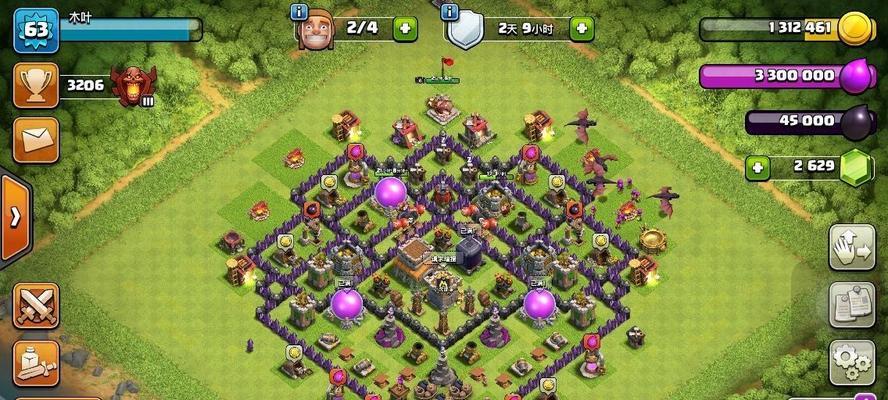Add a builder with the green plus
Viewport: 888px width, 400px height.
tap(405, 28)
